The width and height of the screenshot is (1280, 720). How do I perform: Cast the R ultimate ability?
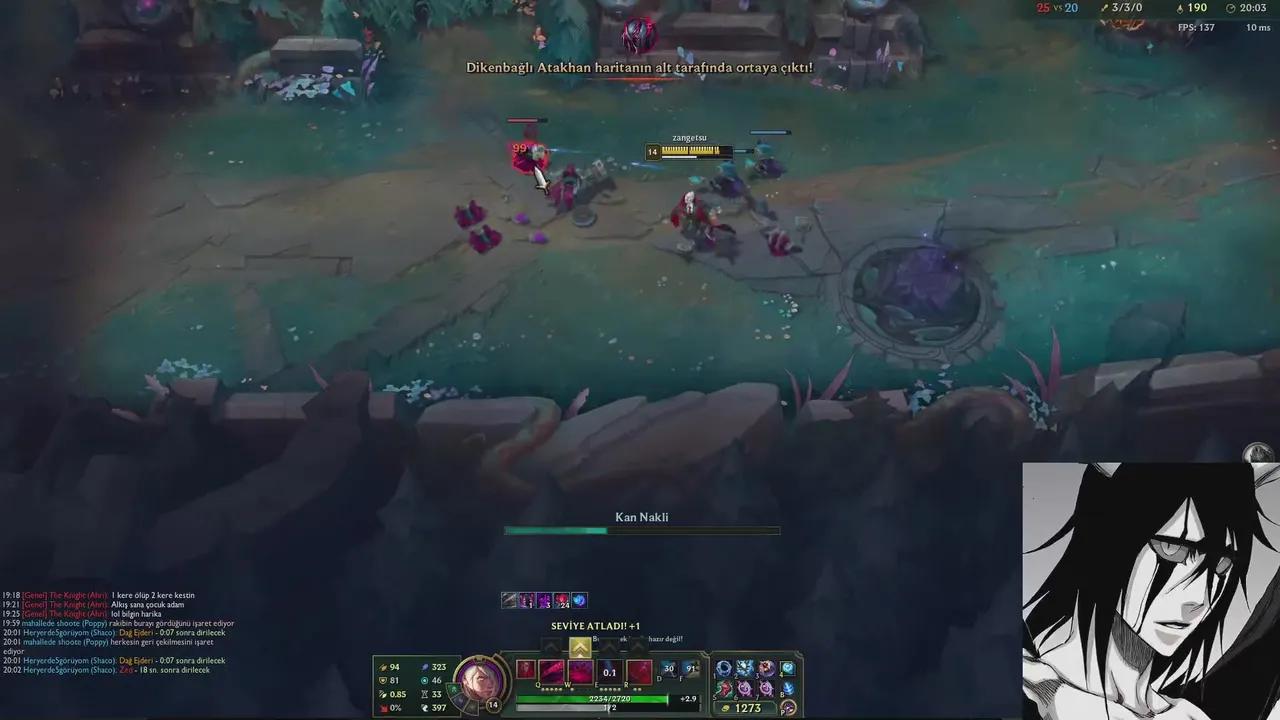[639, 673]
